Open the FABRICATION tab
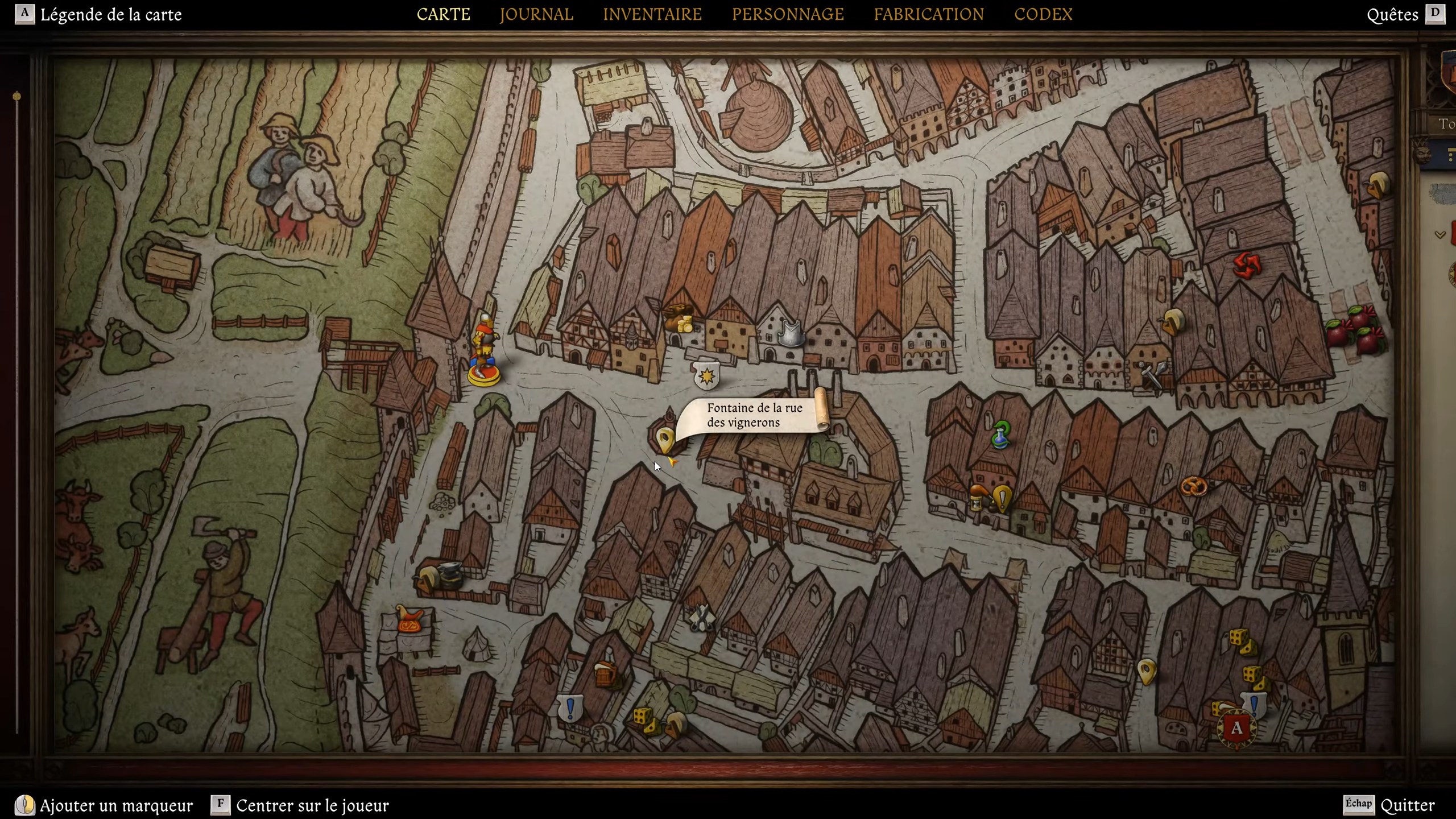 click(x=928, y=14)
